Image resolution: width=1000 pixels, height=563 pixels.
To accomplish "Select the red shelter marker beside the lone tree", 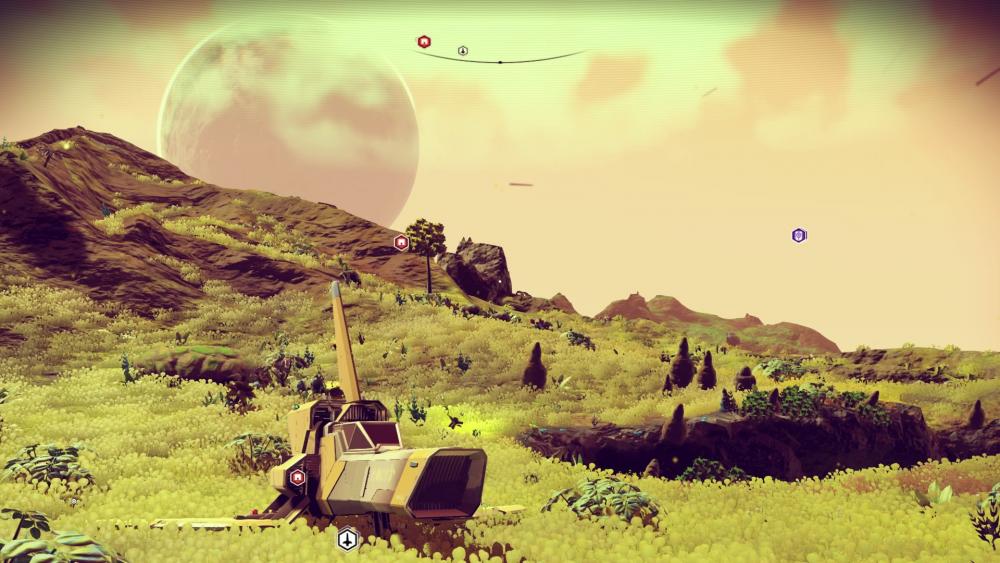I will coord(401,242).
